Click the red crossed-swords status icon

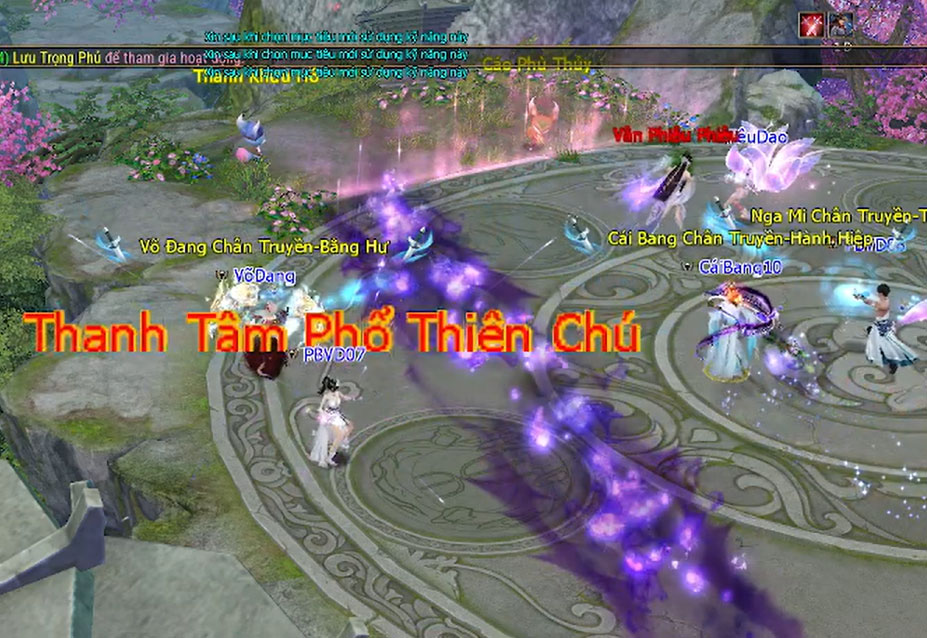(x=810, y=24)
